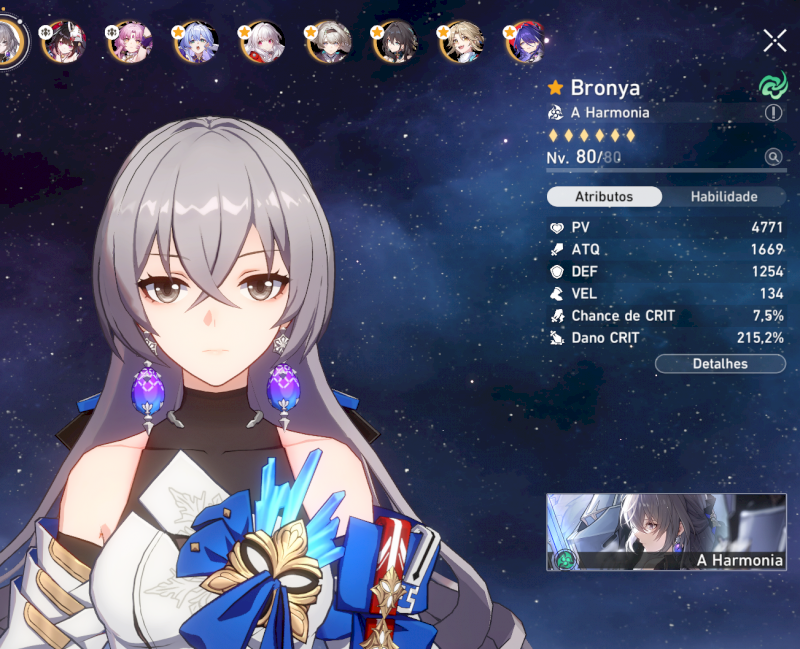Open the A Harmonia light cone thumbnail
This screenshot has width=800, height=649.
pos(666,532)
